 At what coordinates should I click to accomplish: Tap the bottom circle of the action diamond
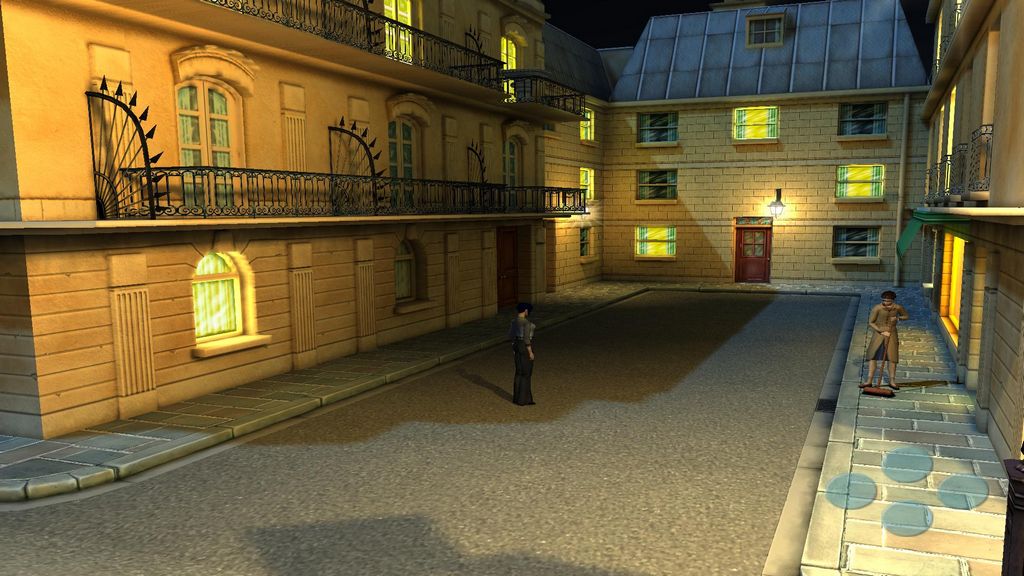click(908, 518)
